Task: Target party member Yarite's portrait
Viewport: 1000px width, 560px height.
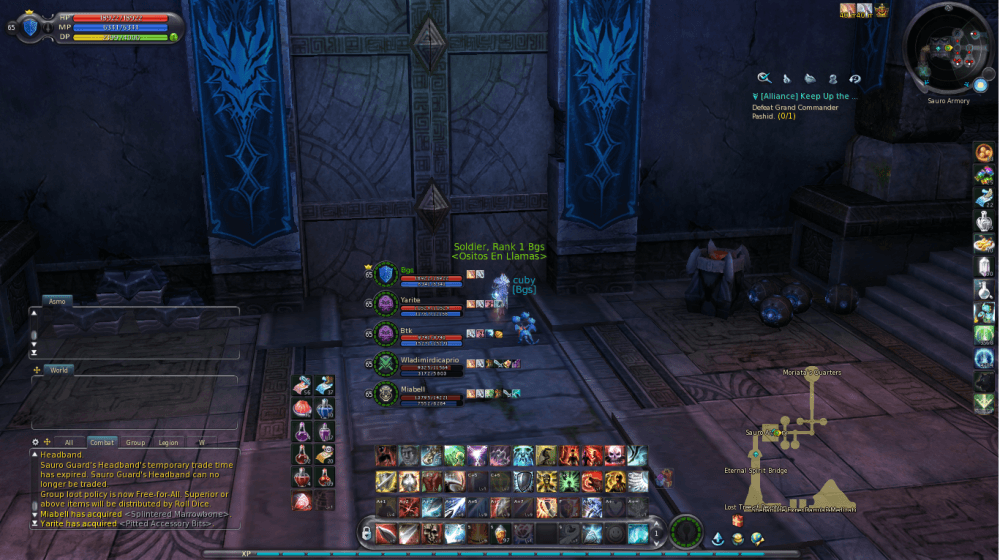Action: tap(386, 303)
